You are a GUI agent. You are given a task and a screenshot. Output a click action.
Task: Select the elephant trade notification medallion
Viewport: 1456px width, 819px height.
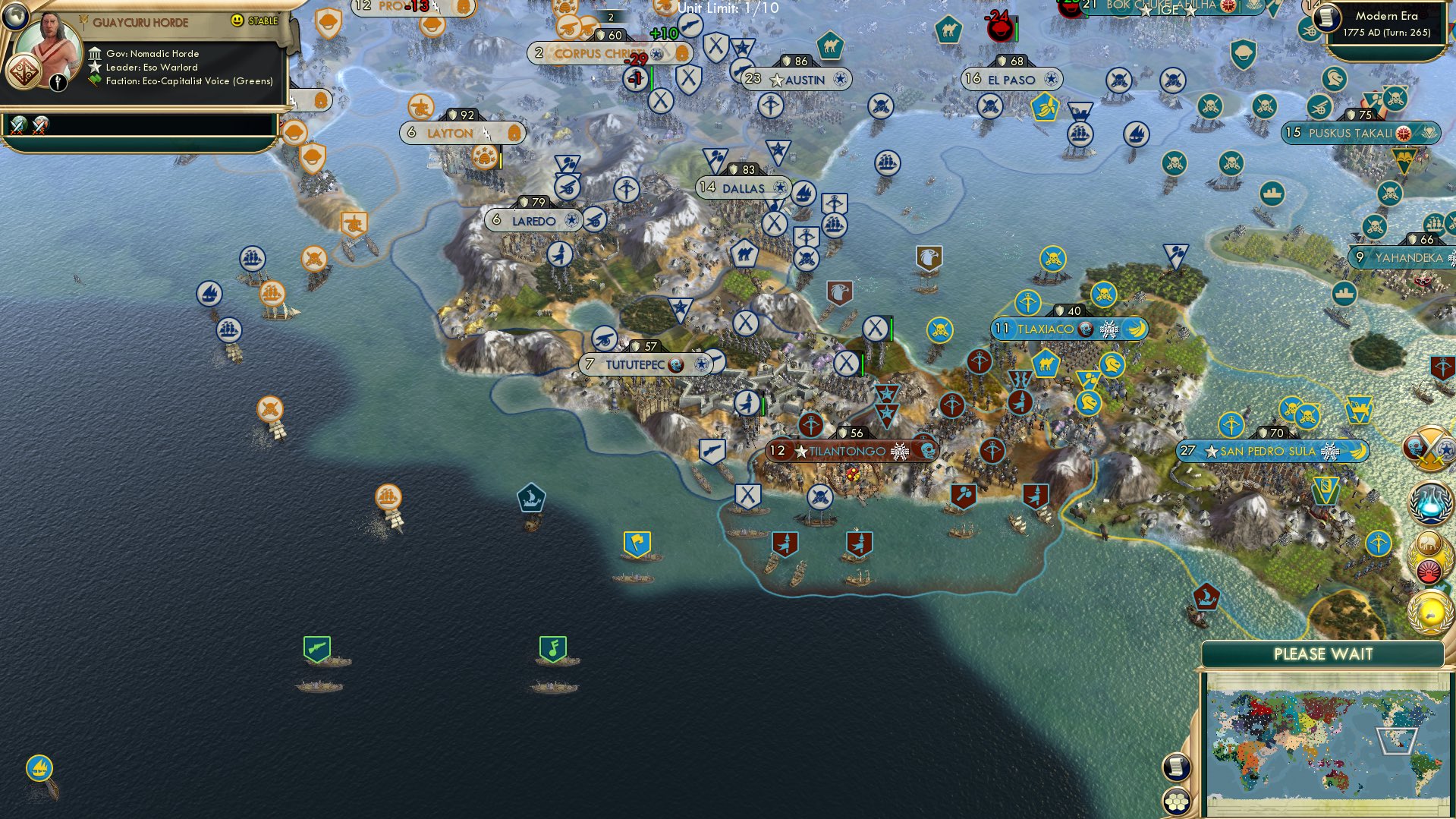pos(1429,541)
